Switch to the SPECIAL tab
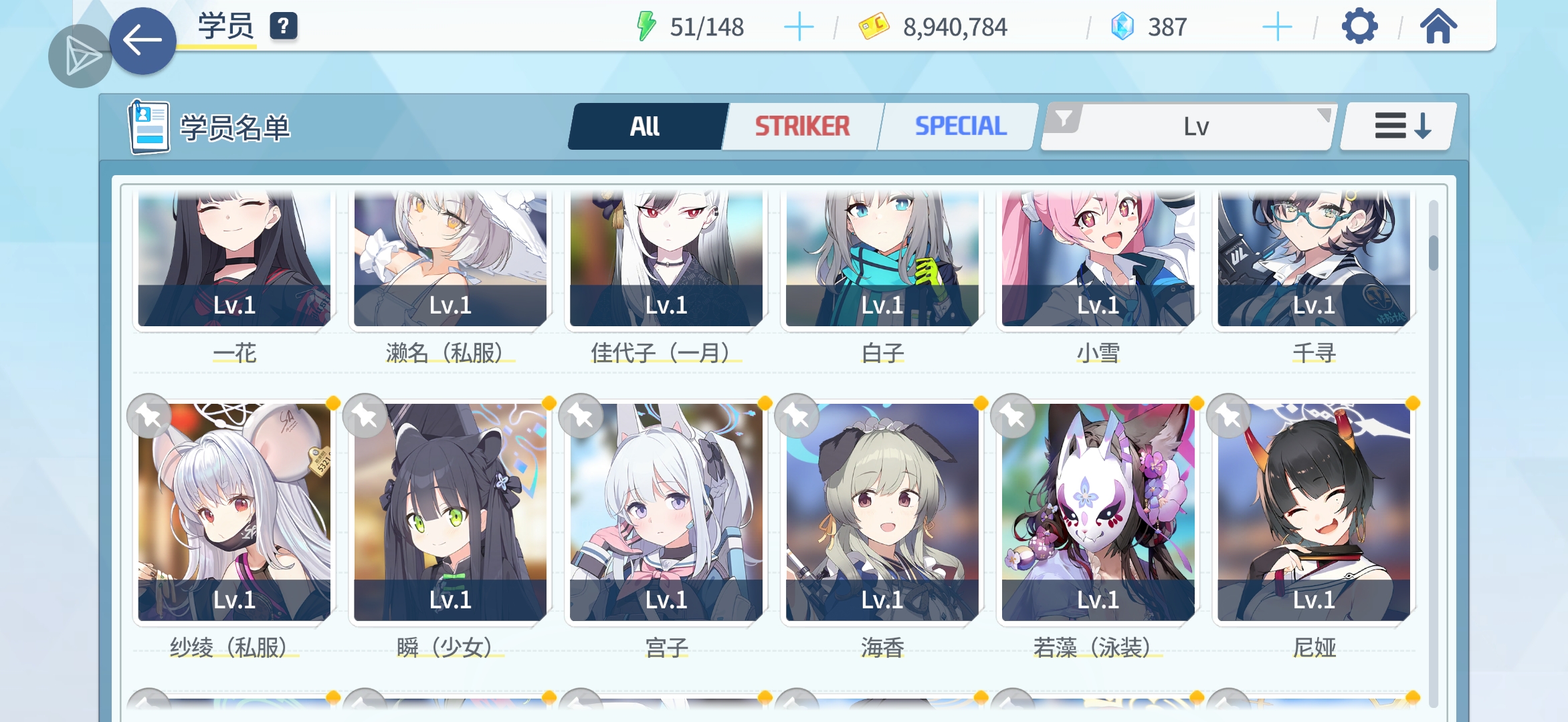This screenshot has width=1568, height=722. point(961,126)
